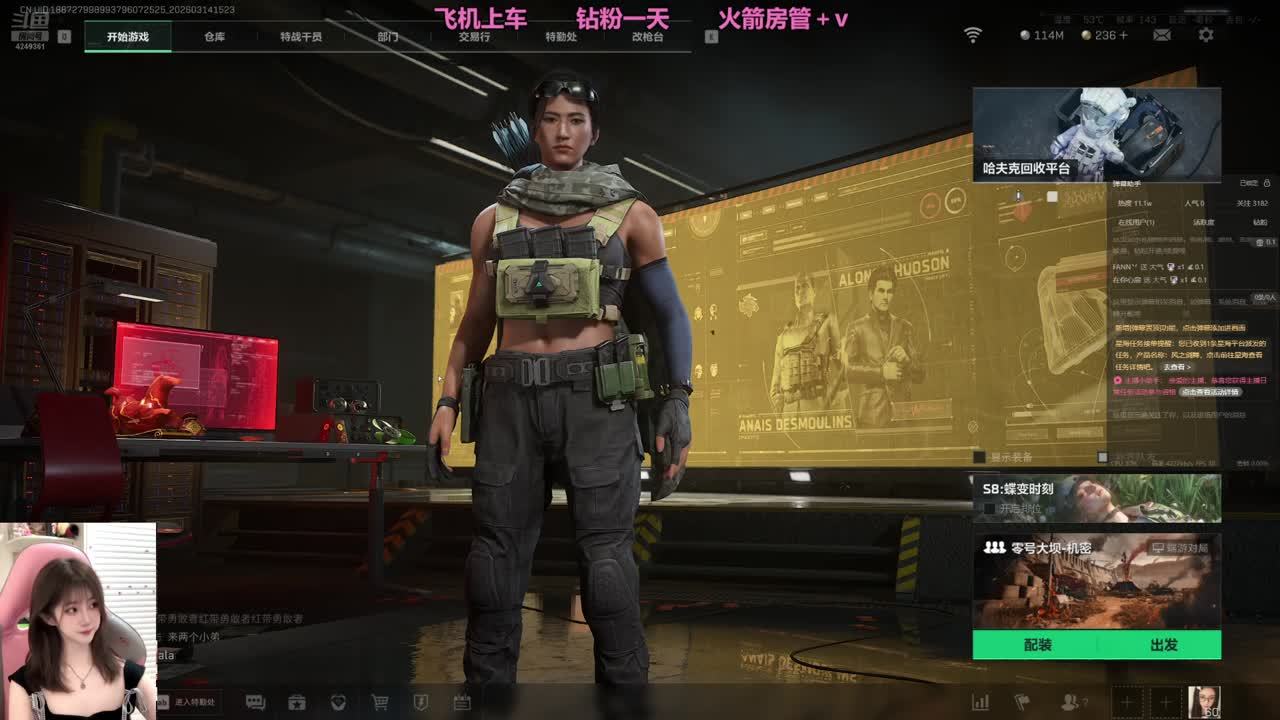Viewport: 1280px width, 720px height.
Task: Open the 部门 department tab
Action: [388, 37]
